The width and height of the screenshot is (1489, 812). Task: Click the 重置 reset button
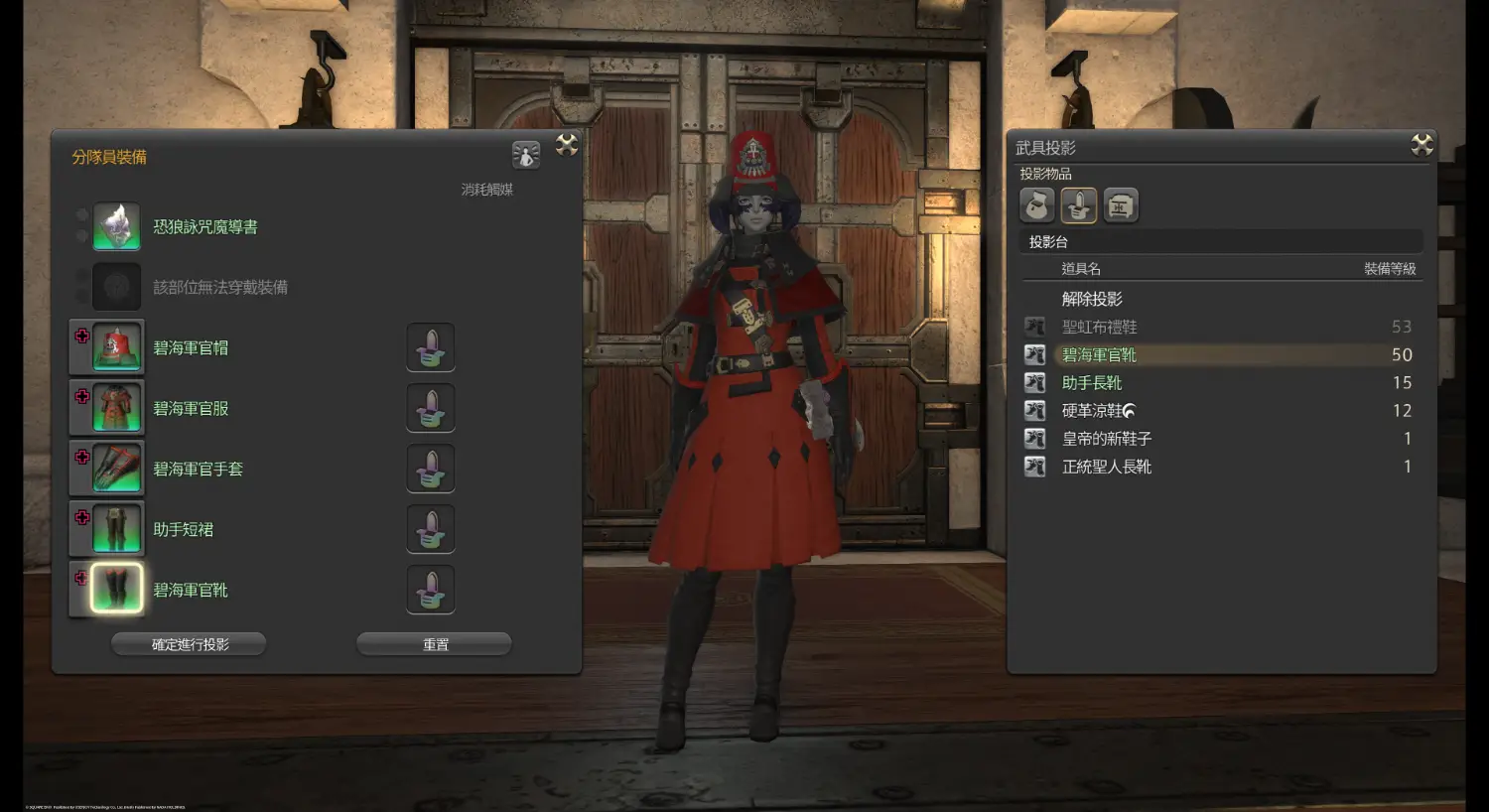click(434, 644)
